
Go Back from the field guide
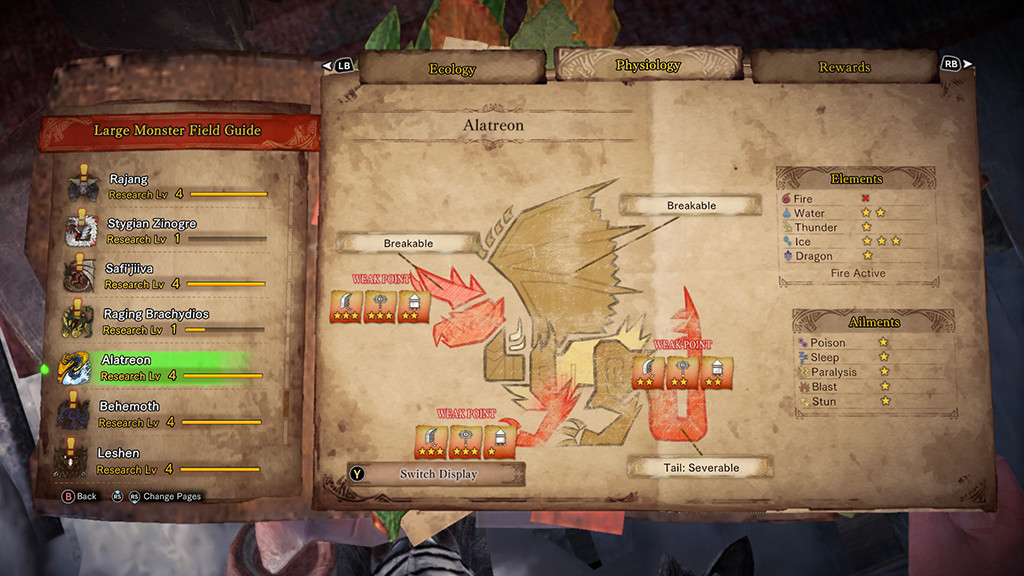click(80, 496)
